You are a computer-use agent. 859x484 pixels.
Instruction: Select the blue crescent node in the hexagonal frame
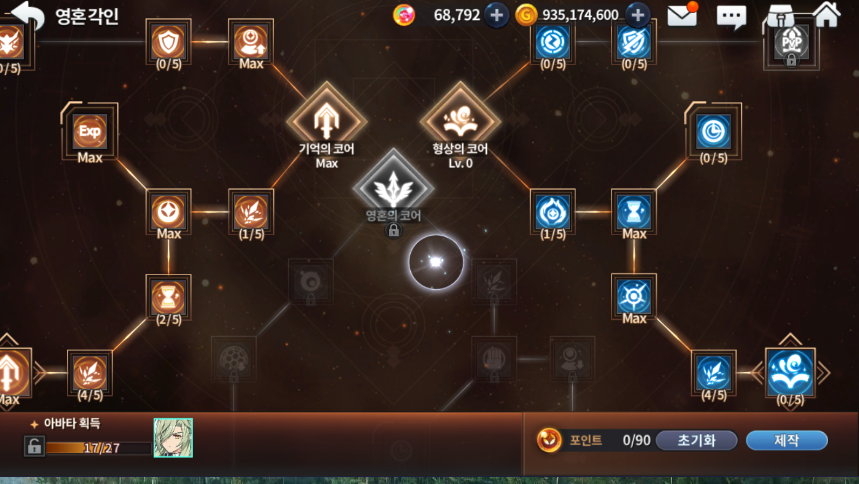tap(713, 131)
